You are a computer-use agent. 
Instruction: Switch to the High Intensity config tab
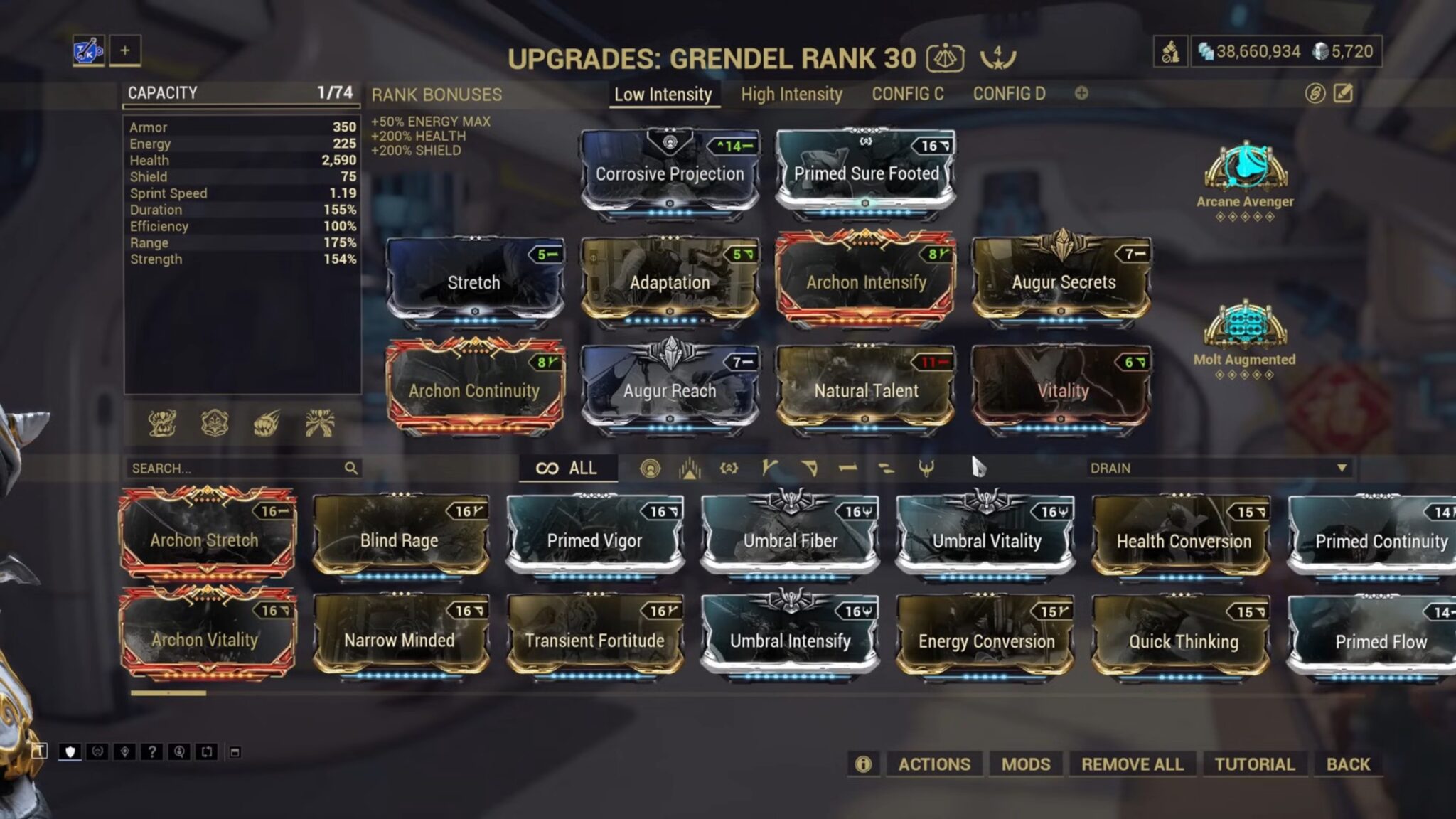791,93
